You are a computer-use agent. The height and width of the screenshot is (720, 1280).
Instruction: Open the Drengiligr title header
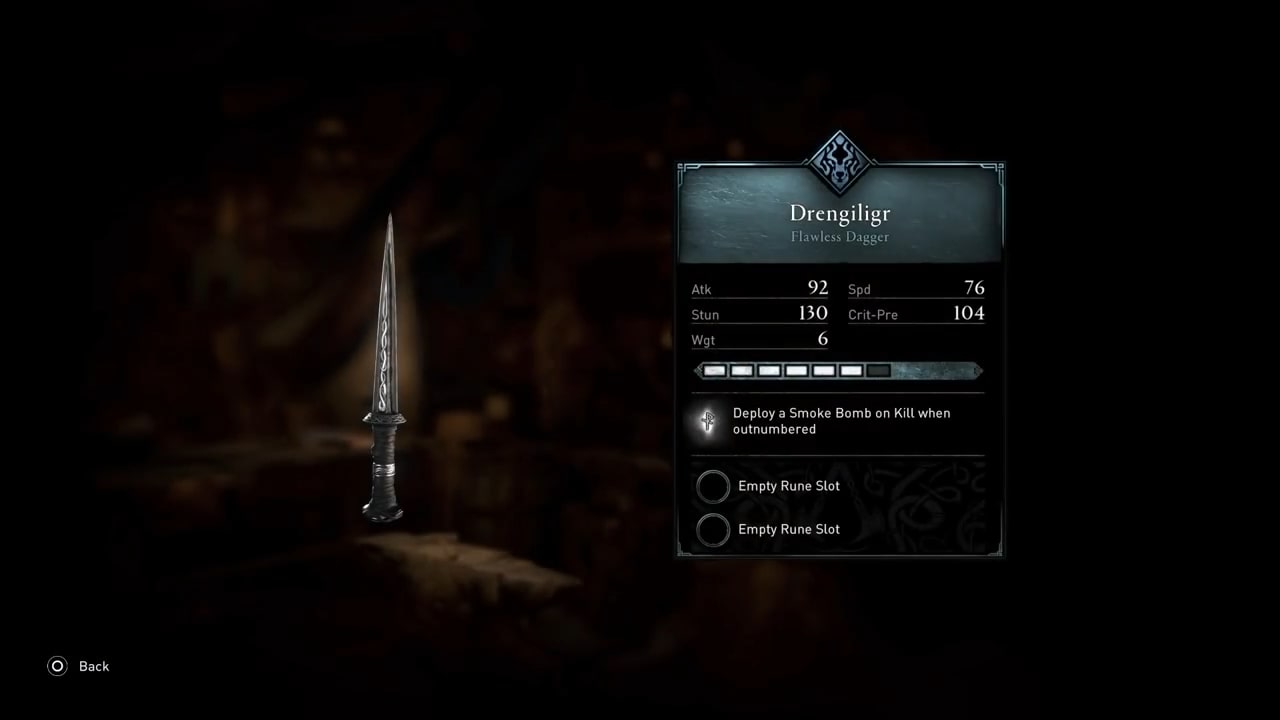(x=839, y=213)
